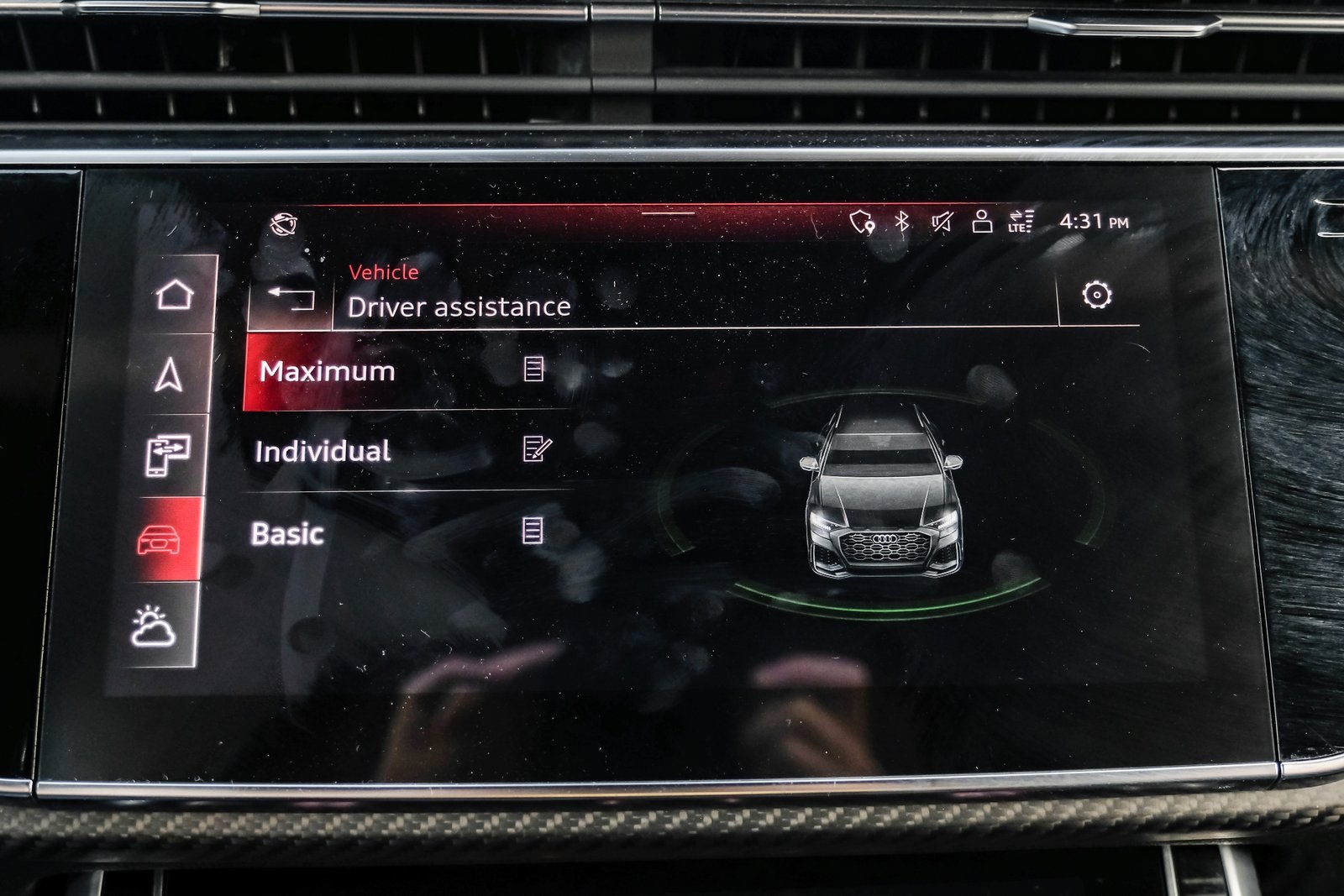This screenshot has width=1344, height=896.
Task: Open the edit icon beside Individual
Action: click(538, 451)
